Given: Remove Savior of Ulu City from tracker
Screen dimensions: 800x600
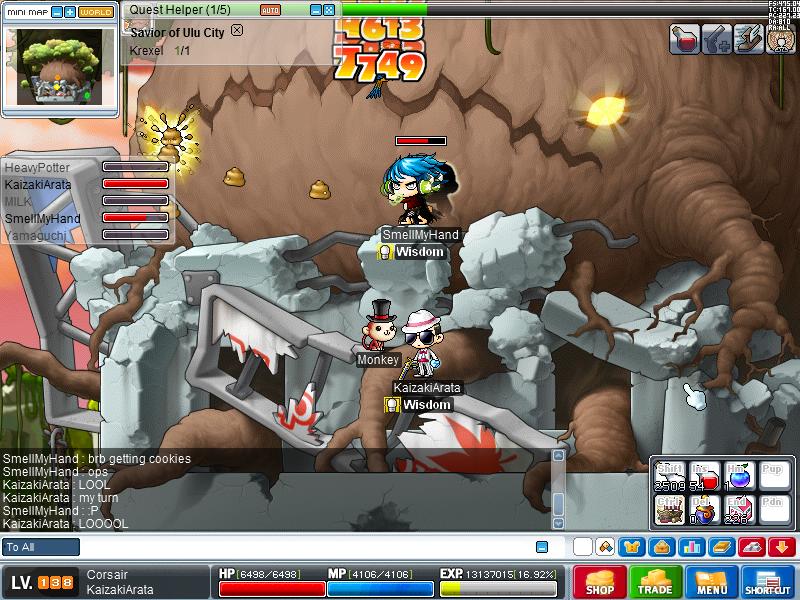Looking at the screenshot, I should point(237,30).
